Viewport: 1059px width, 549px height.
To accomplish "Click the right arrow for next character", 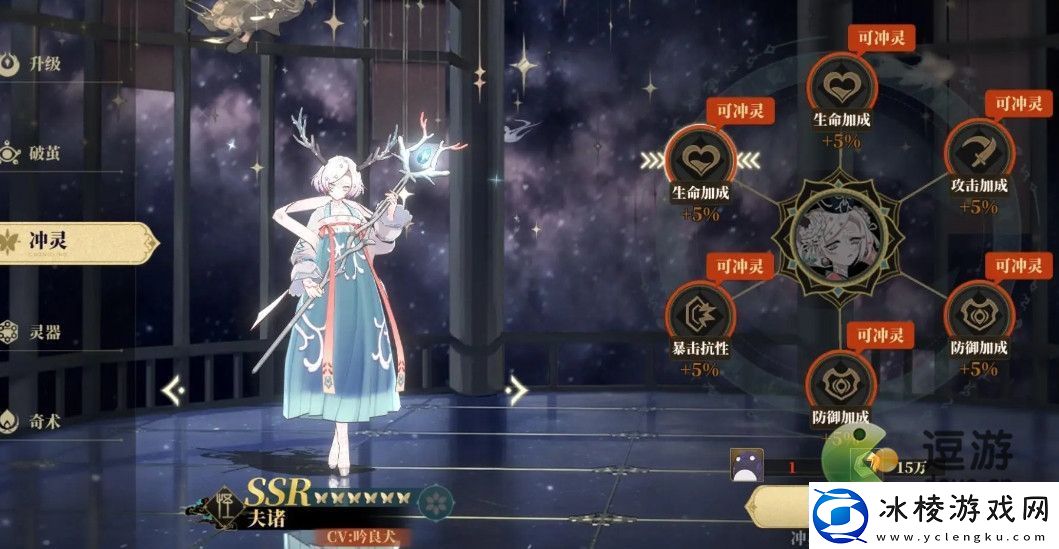I will pos(517,388).
